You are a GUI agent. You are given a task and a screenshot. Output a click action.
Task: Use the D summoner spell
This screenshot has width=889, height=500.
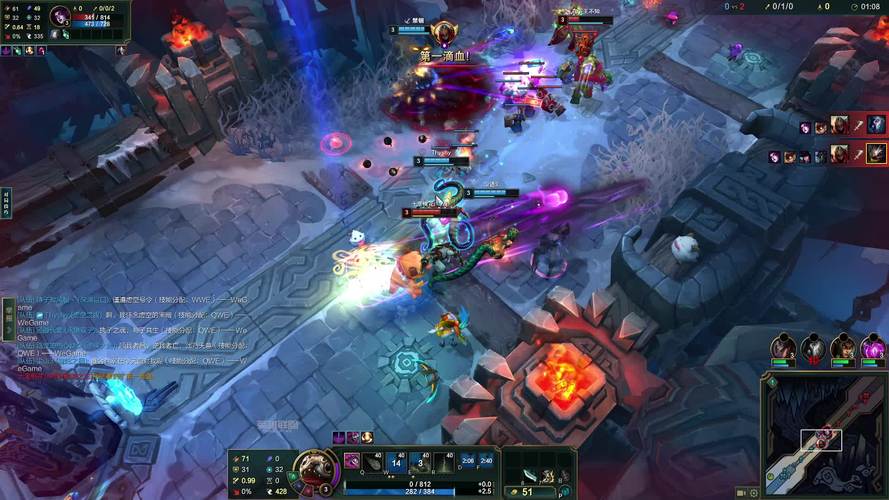pos(467,462)
